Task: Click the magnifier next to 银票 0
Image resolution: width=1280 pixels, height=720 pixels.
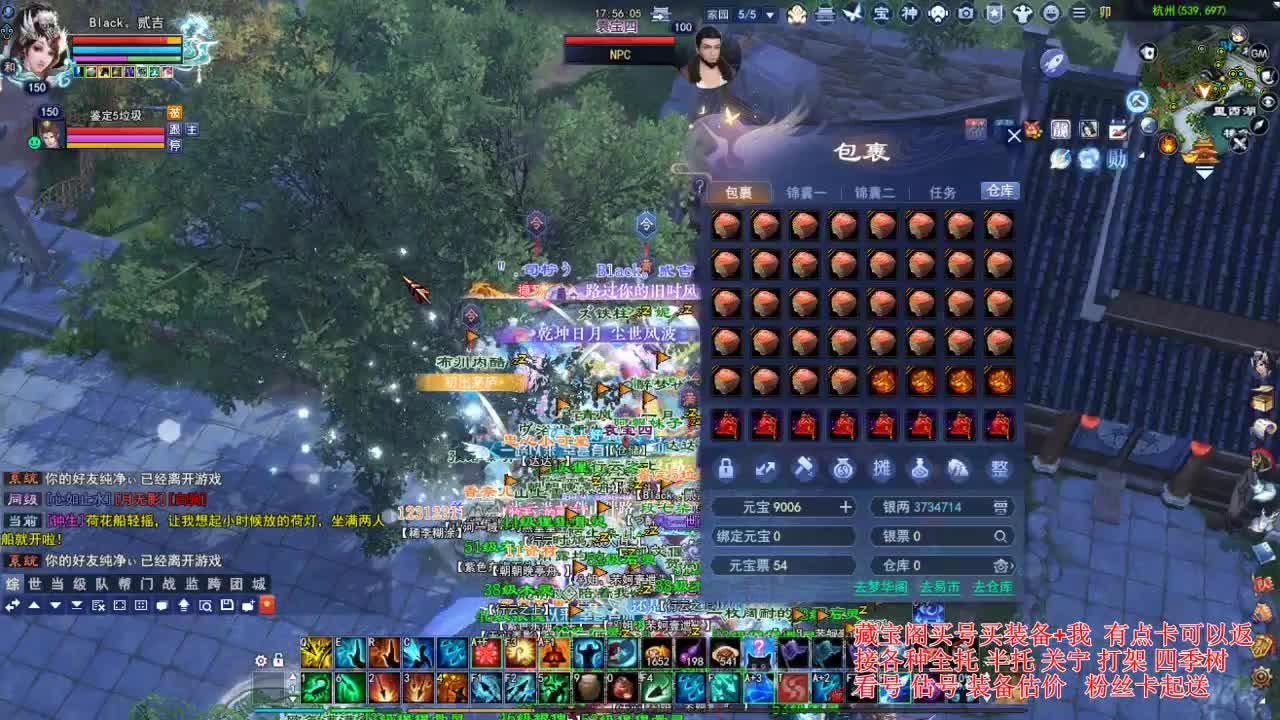Action: [x=1001, y=536]
